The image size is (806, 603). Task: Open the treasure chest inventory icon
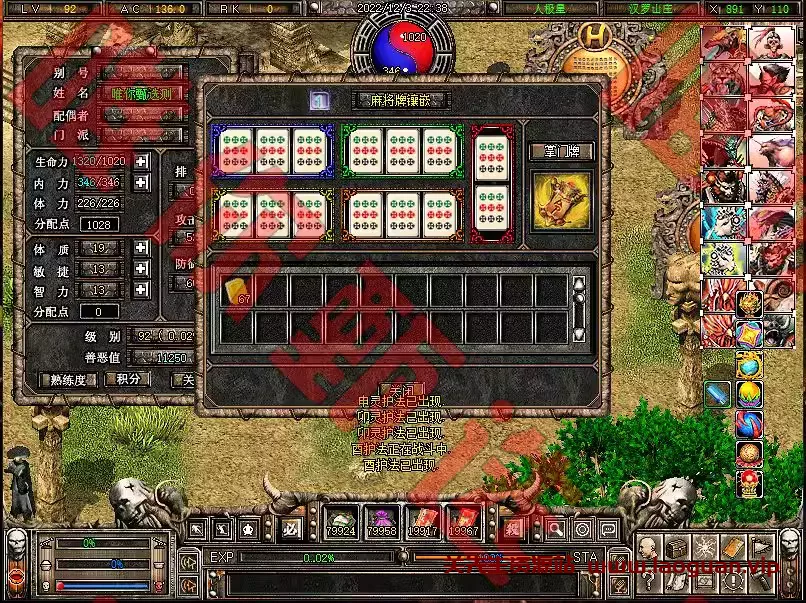[676, 548]
